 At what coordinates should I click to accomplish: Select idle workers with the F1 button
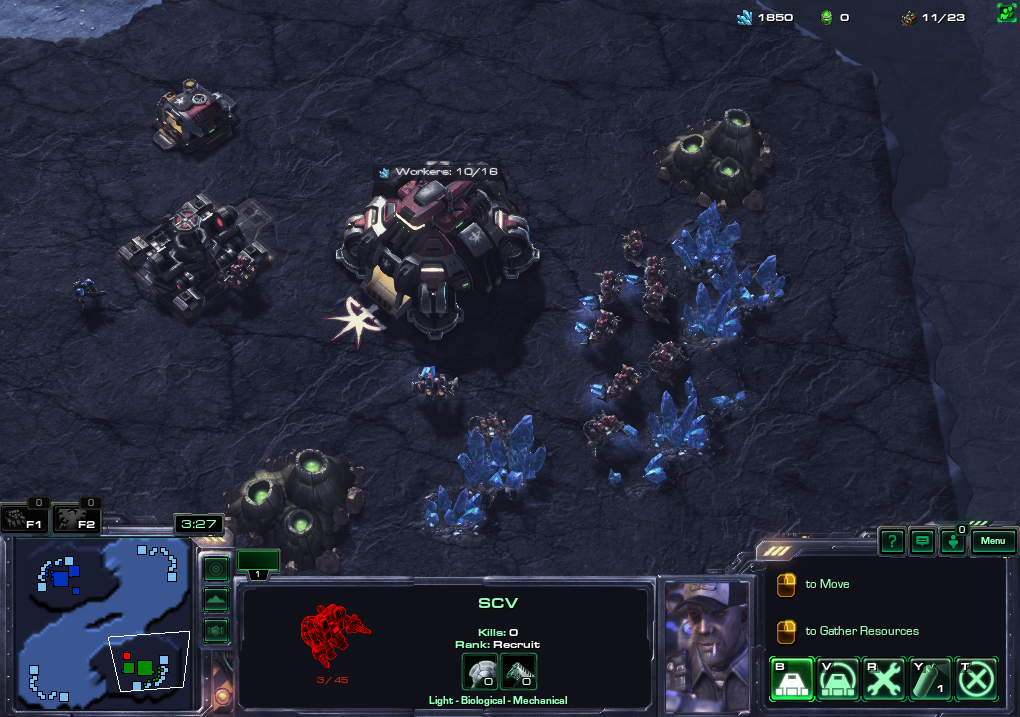pyautogui.click(x=25, y=518)
